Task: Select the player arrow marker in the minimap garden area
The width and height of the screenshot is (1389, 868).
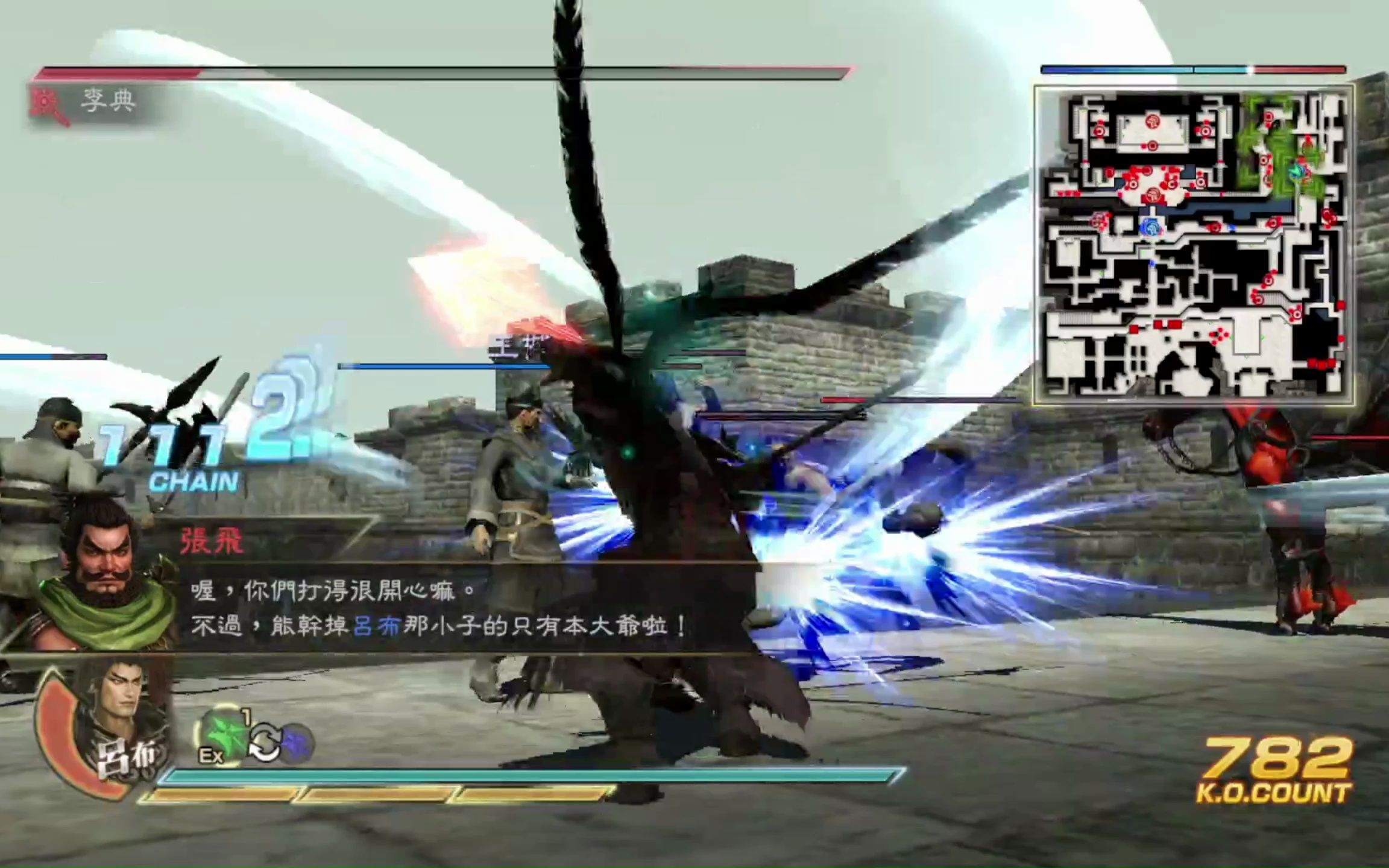Action: click(x=1296, y=171)
